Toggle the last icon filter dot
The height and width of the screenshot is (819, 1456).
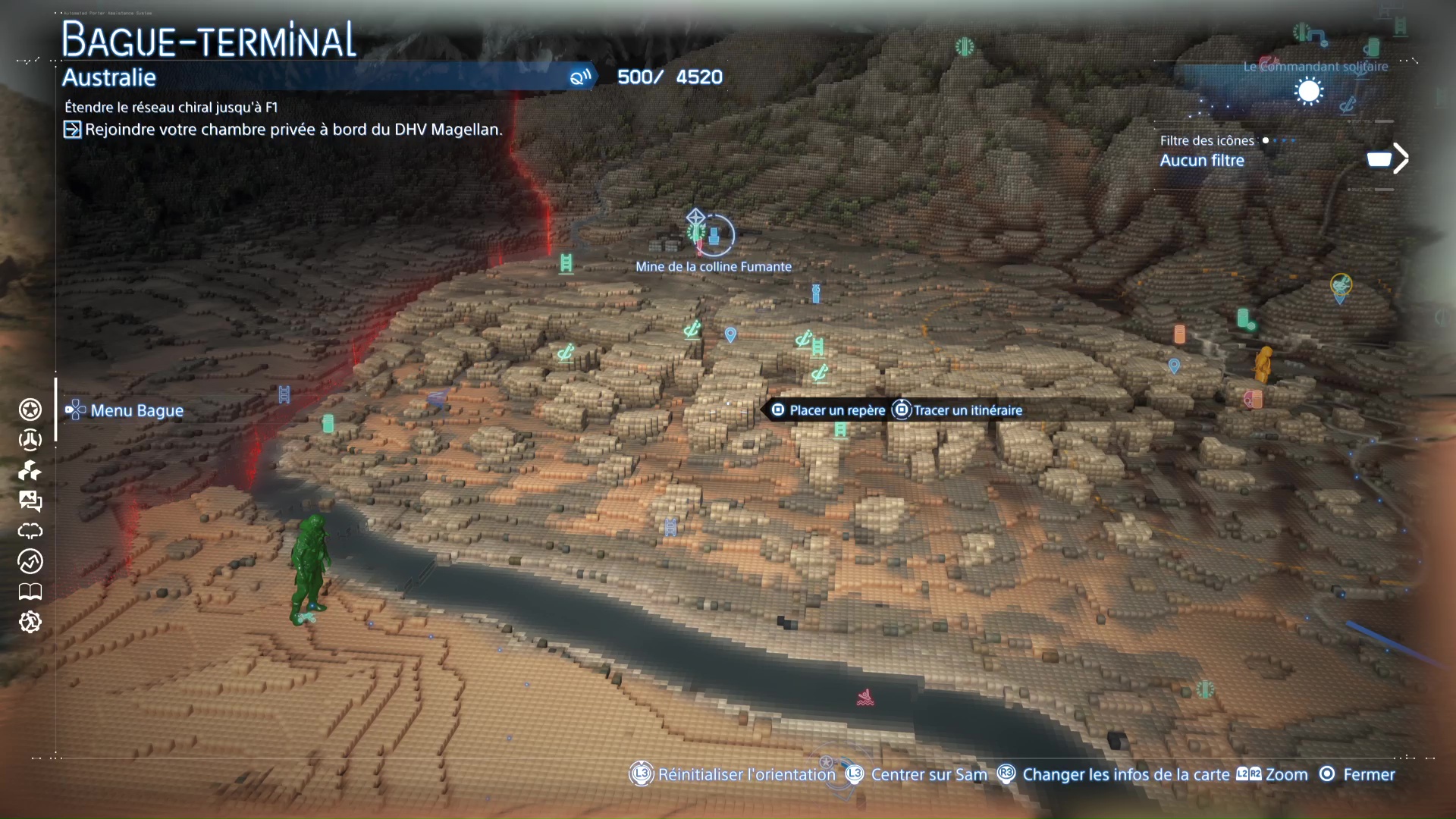(1293, 140)
